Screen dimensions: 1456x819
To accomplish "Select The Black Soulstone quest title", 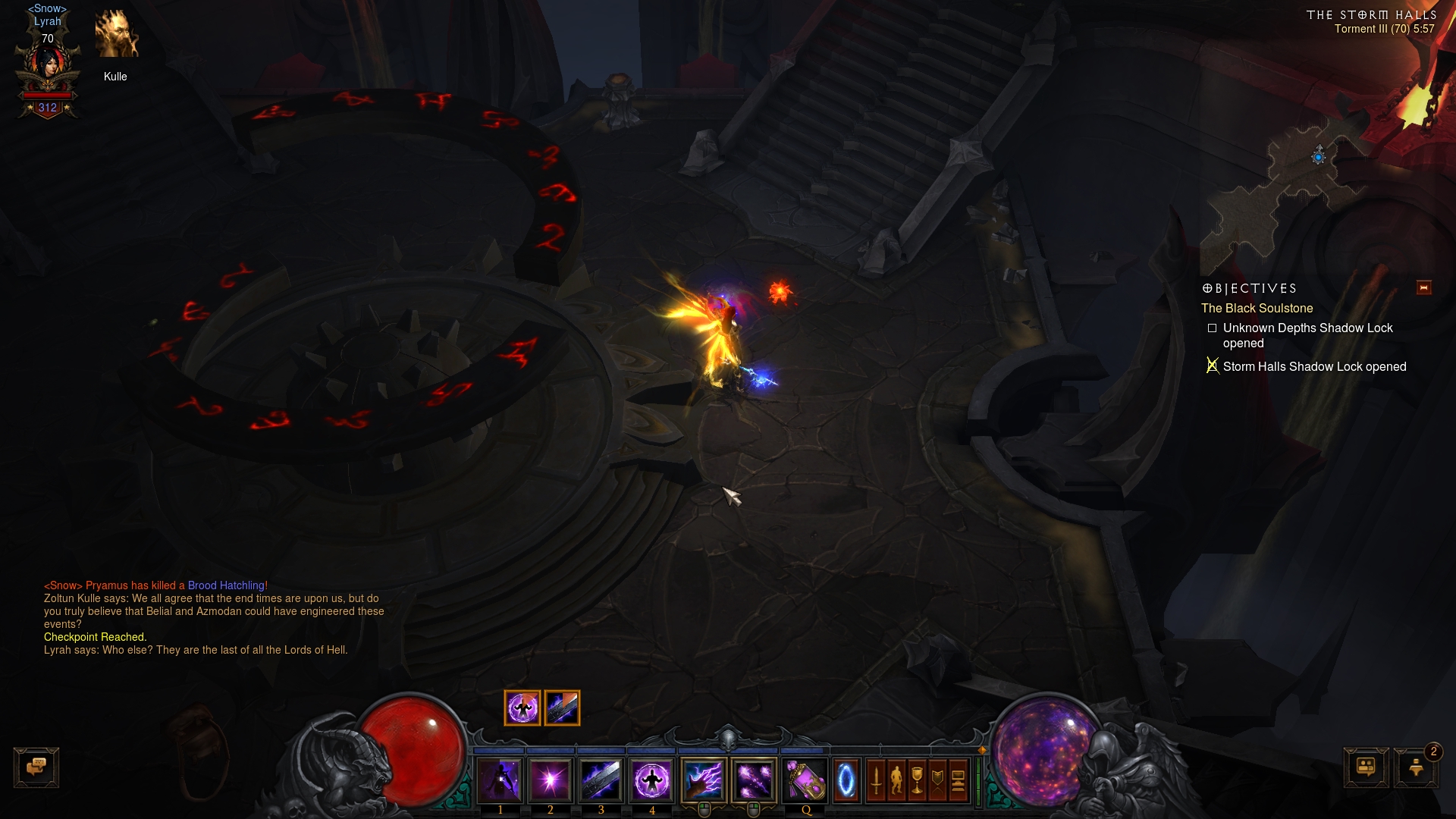I will [1257, 308].
